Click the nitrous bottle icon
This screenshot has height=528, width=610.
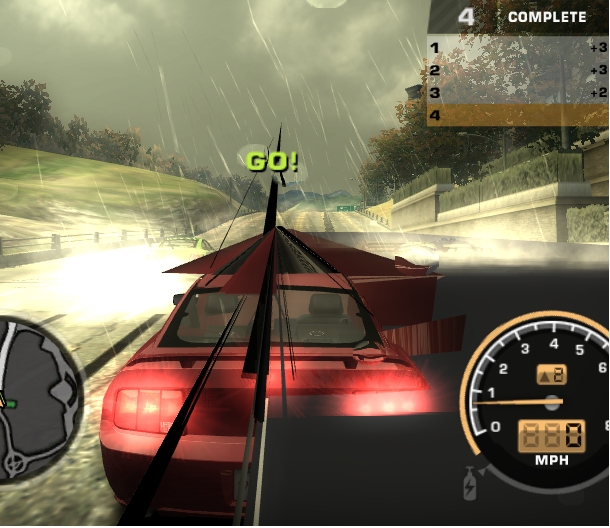tap(468, 489)
